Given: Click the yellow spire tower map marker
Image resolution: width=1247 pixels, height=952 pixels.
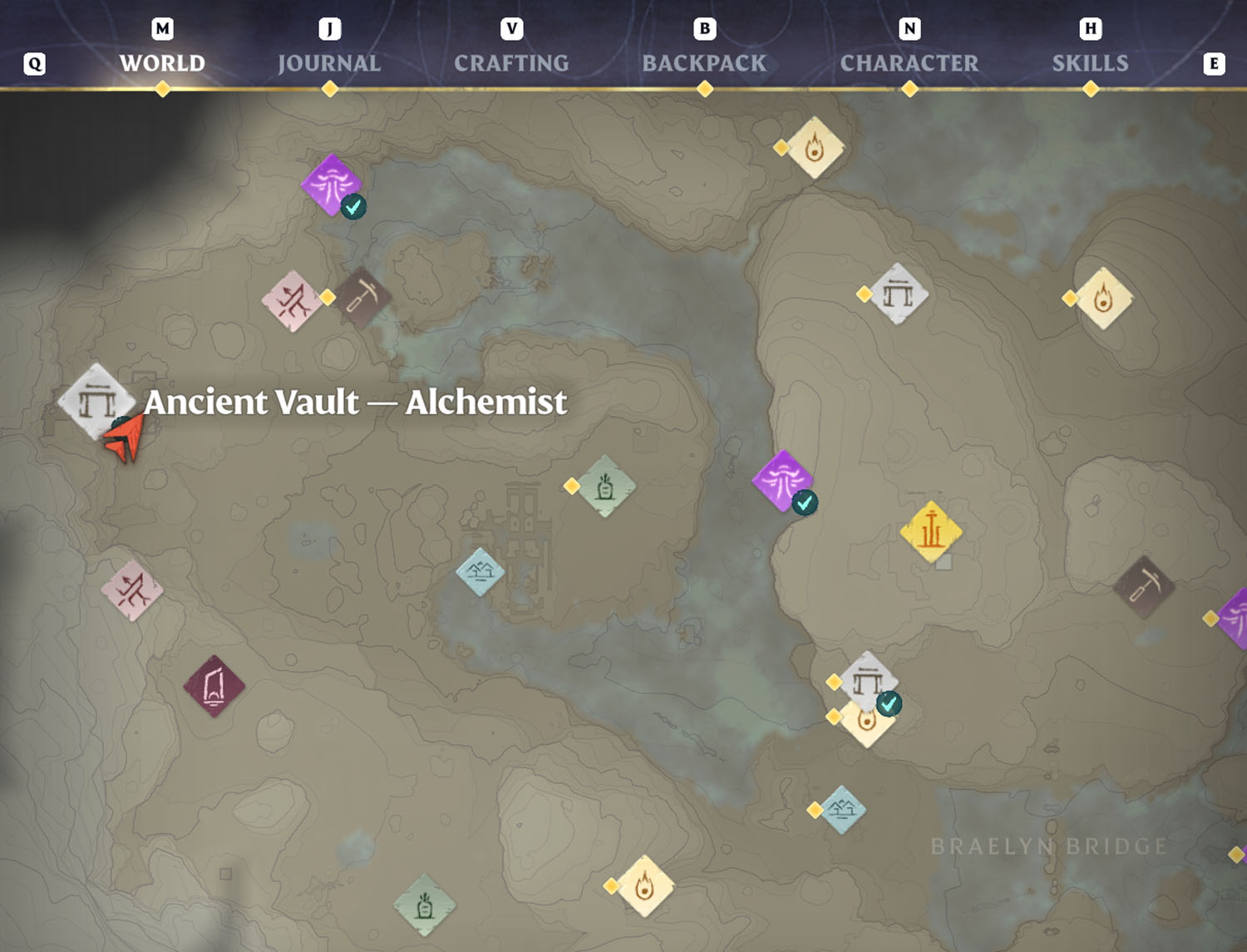Looking at the screenshot, I should pyautogui.click(x=931, y=531).
